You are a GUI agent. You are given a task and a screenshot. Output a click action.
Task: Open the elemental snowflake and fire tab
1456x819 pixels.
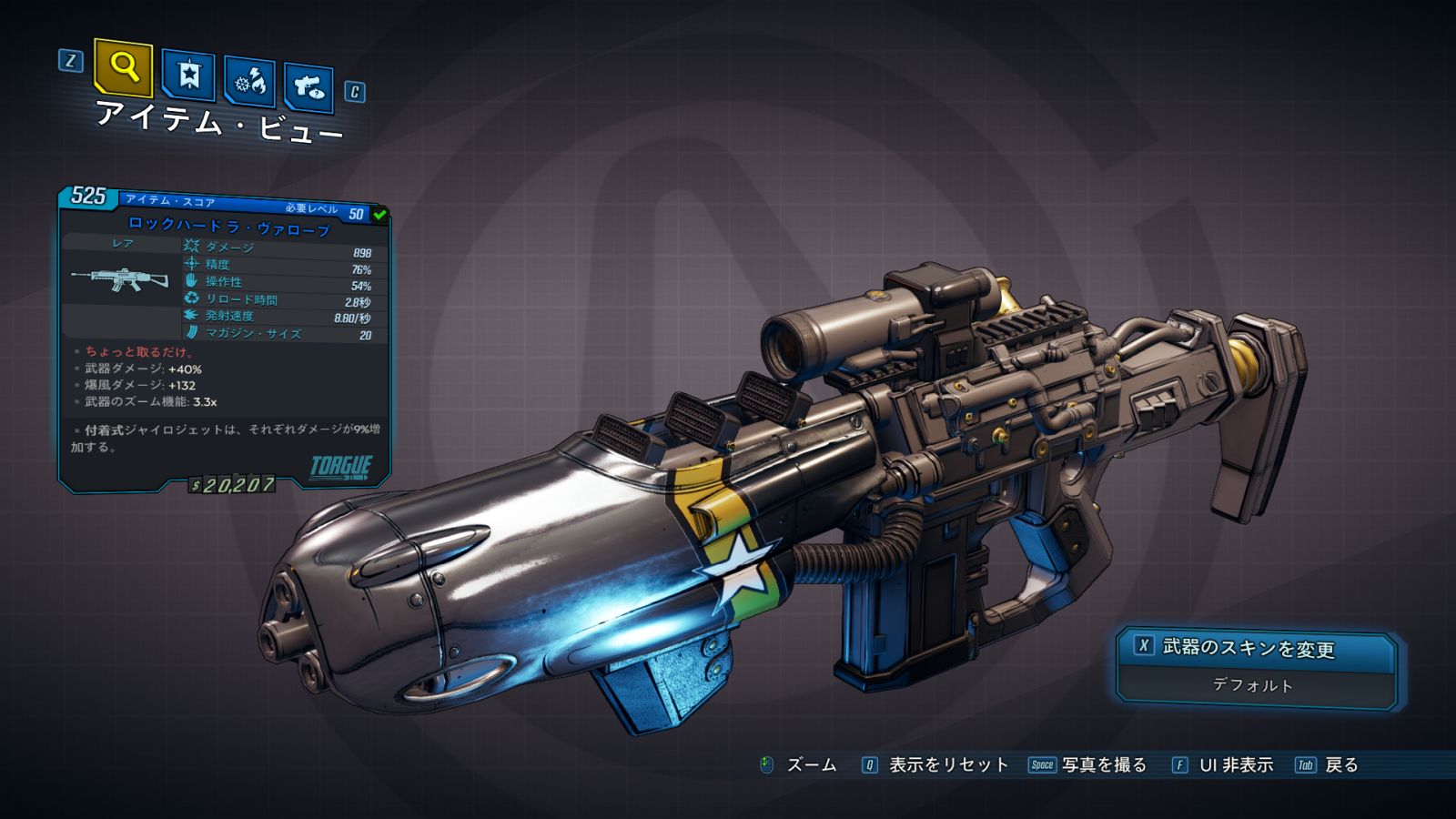coord(250,82)
